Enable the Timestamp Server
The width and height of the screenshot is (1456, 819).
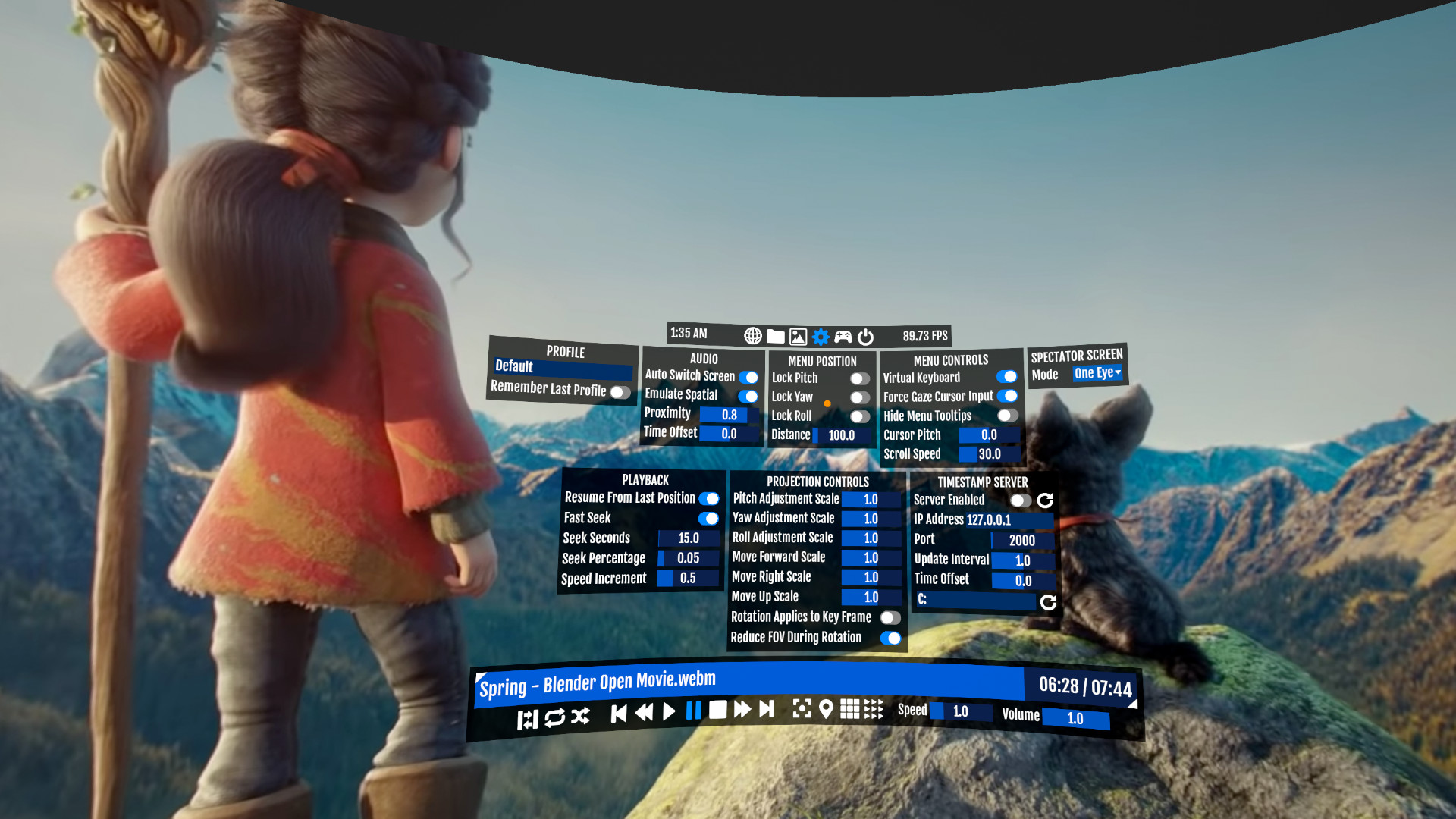pyautogui.click(x=1020, y=500)
